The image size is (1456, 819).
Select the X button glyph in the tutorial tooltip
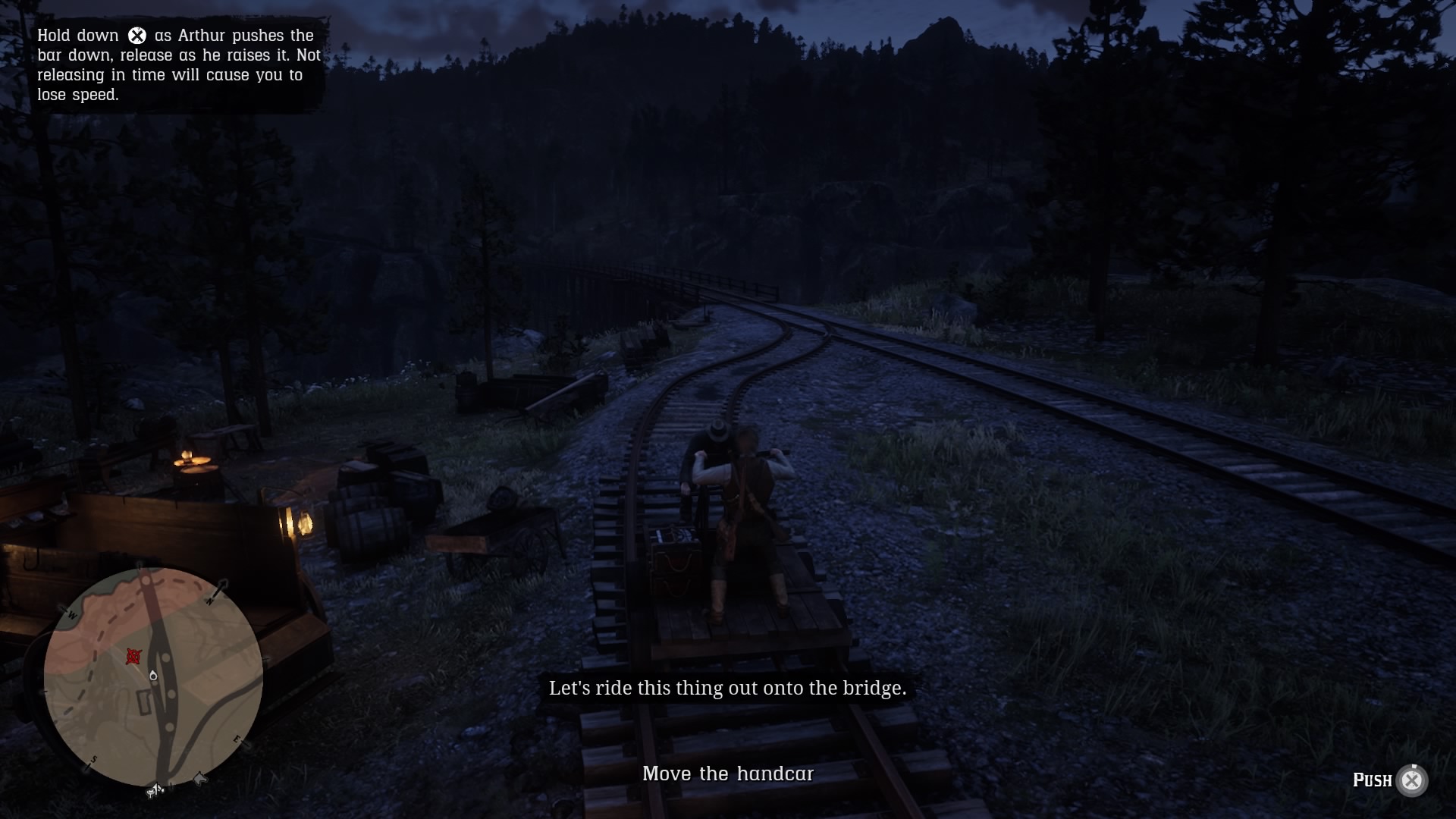(136, 34)
